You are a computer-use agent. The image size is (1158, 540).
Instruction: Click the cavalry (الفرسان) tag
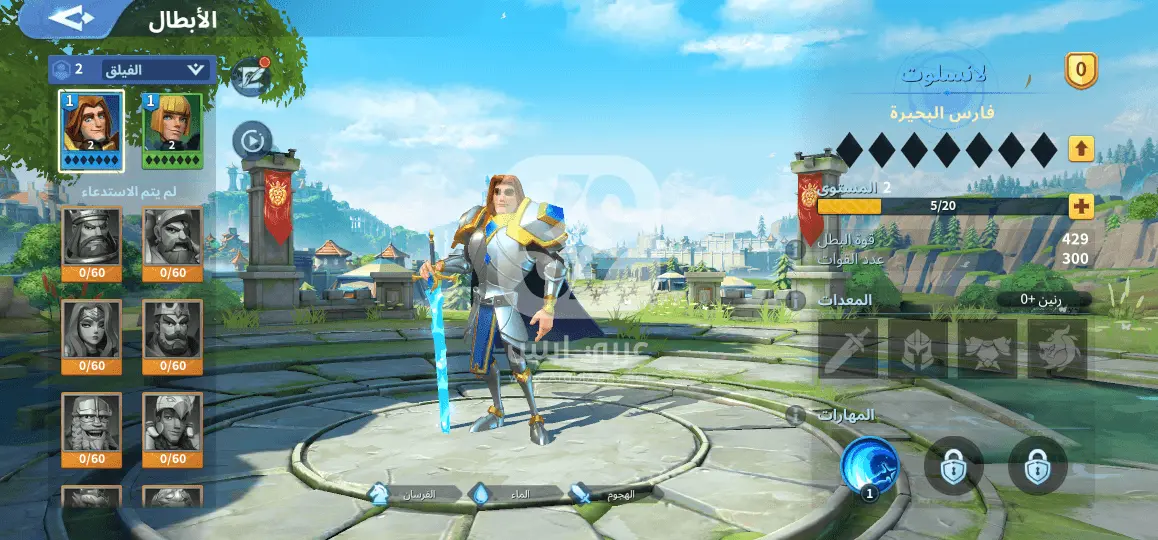(x=411, y=493)
